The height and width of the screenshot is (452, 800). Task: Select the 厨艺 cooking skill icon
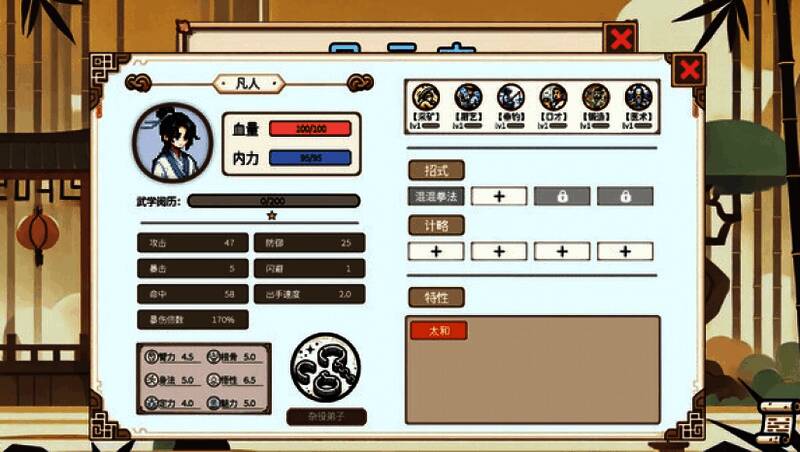coord(469,97)
